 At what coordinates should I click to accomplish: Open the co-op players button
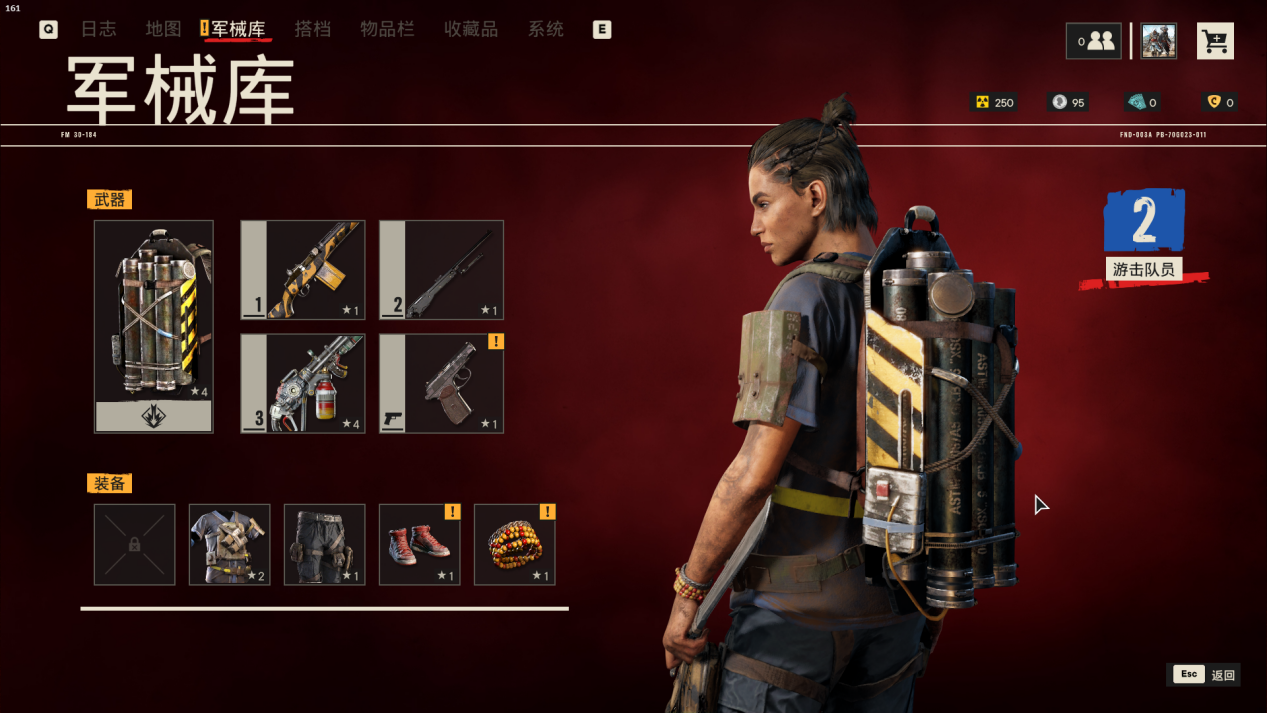click(1093, 41)
